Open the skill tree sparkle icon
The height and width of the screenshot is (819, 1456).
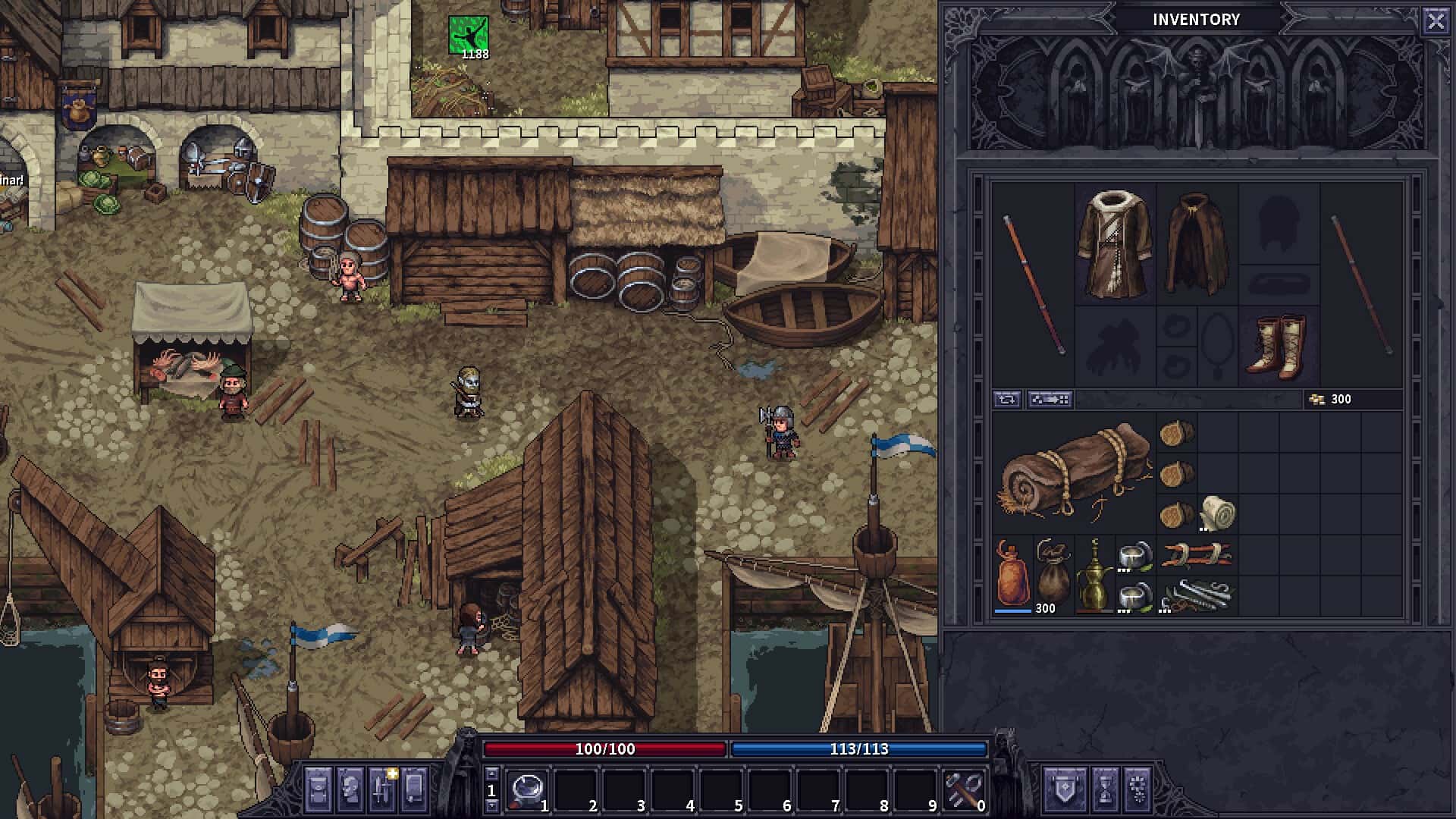pyautogui.click(x=1138, y=786)
